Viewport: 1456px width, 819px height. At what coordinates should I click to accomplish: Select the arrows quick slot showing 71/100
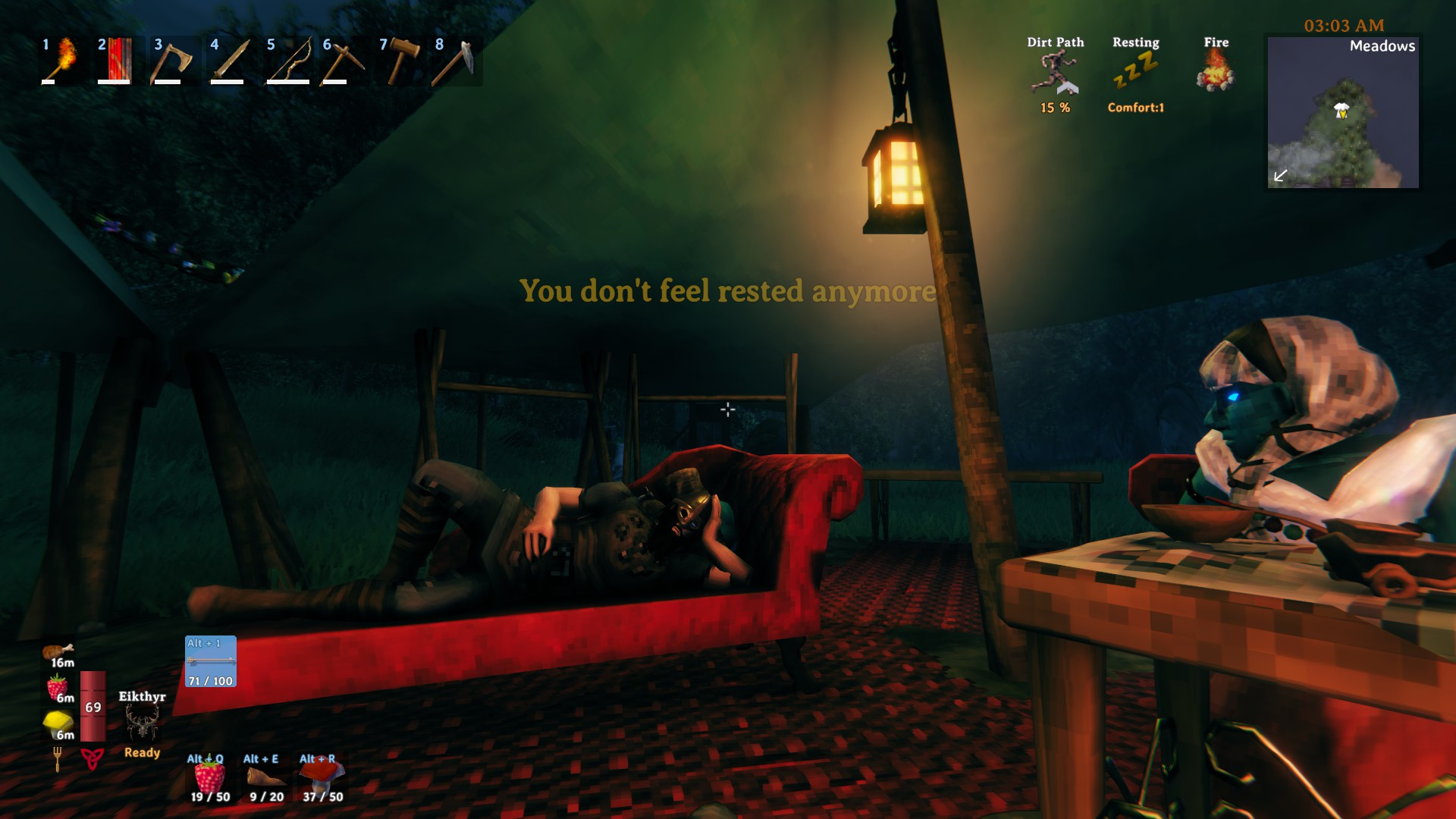[211, 661]
